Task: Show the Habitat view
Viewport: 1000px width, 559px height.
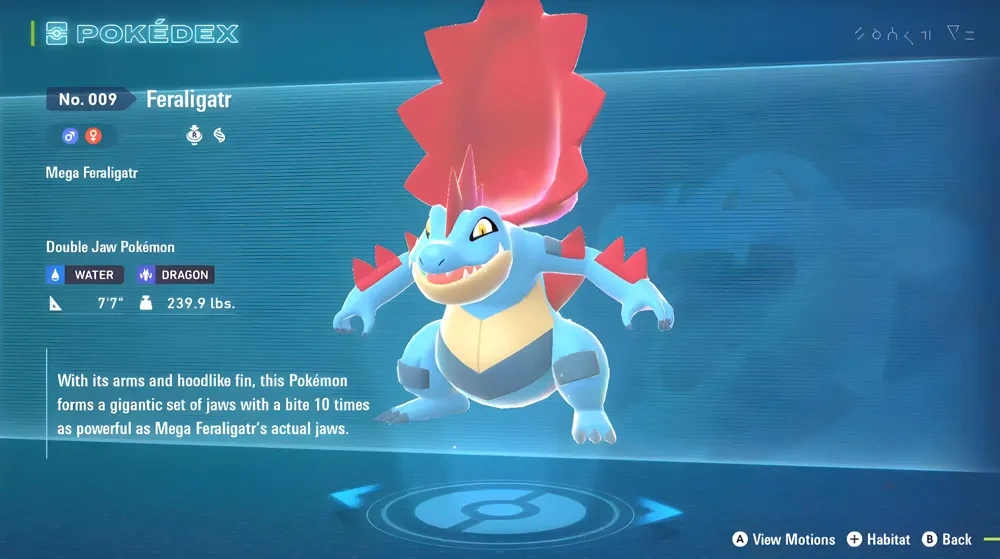Action: (x=878, y=540)
